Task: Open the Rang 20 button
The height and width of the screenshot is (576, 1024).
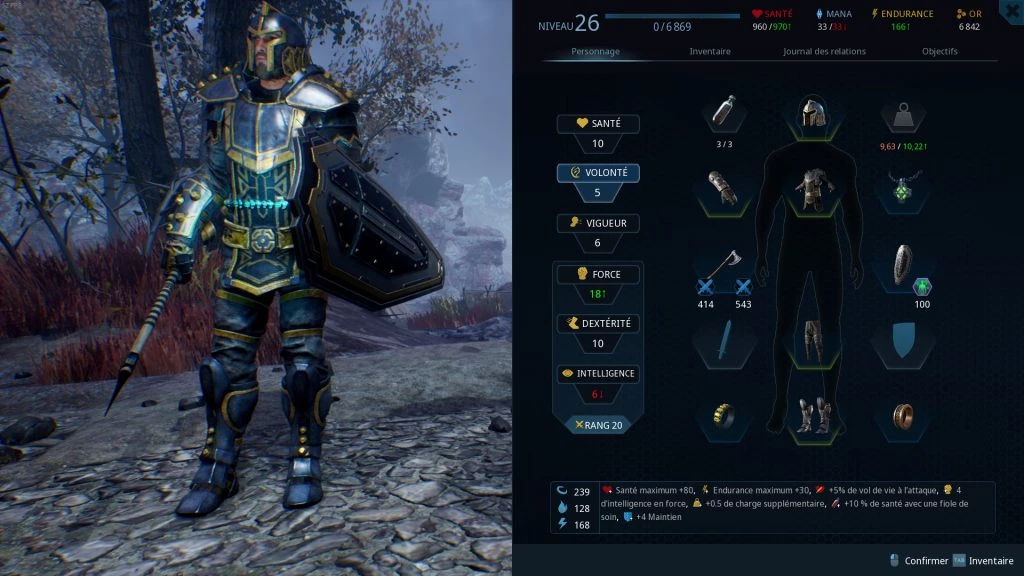Action: [x=598, y=425]
